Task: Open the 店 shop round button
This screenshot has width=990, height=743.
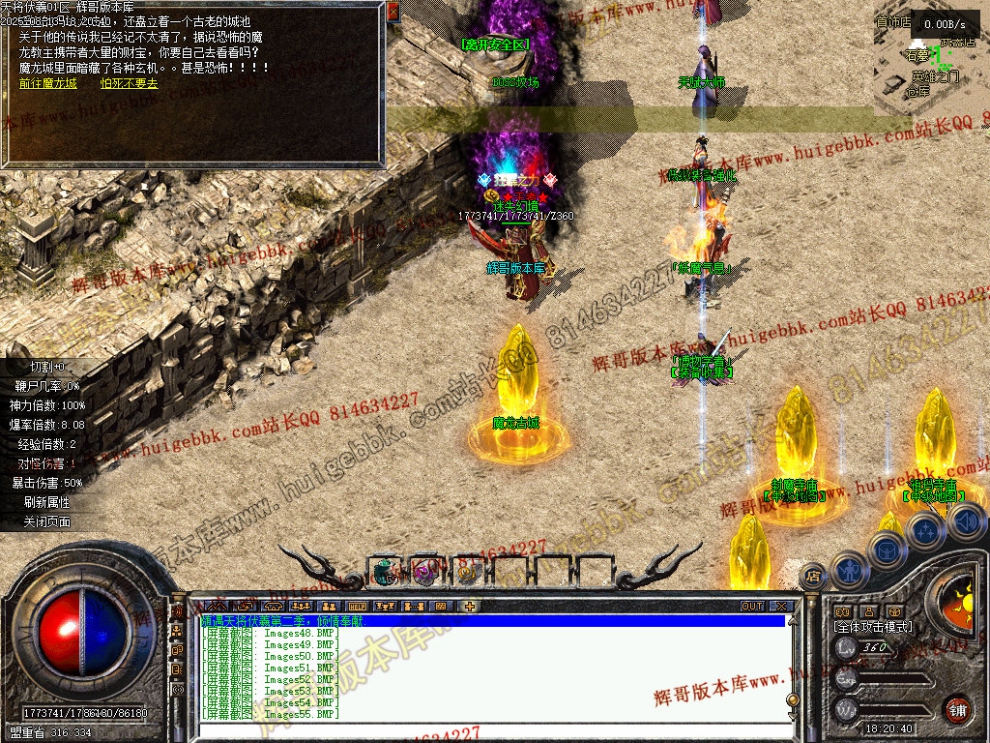Action: click(x=812, y=576)
